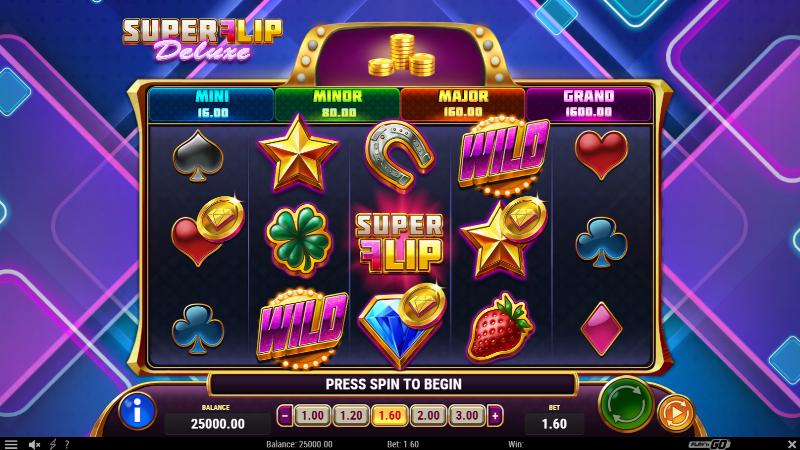Open the hamburger menu in bottom bar
The image size is (800, 450).
click(11, 443)
